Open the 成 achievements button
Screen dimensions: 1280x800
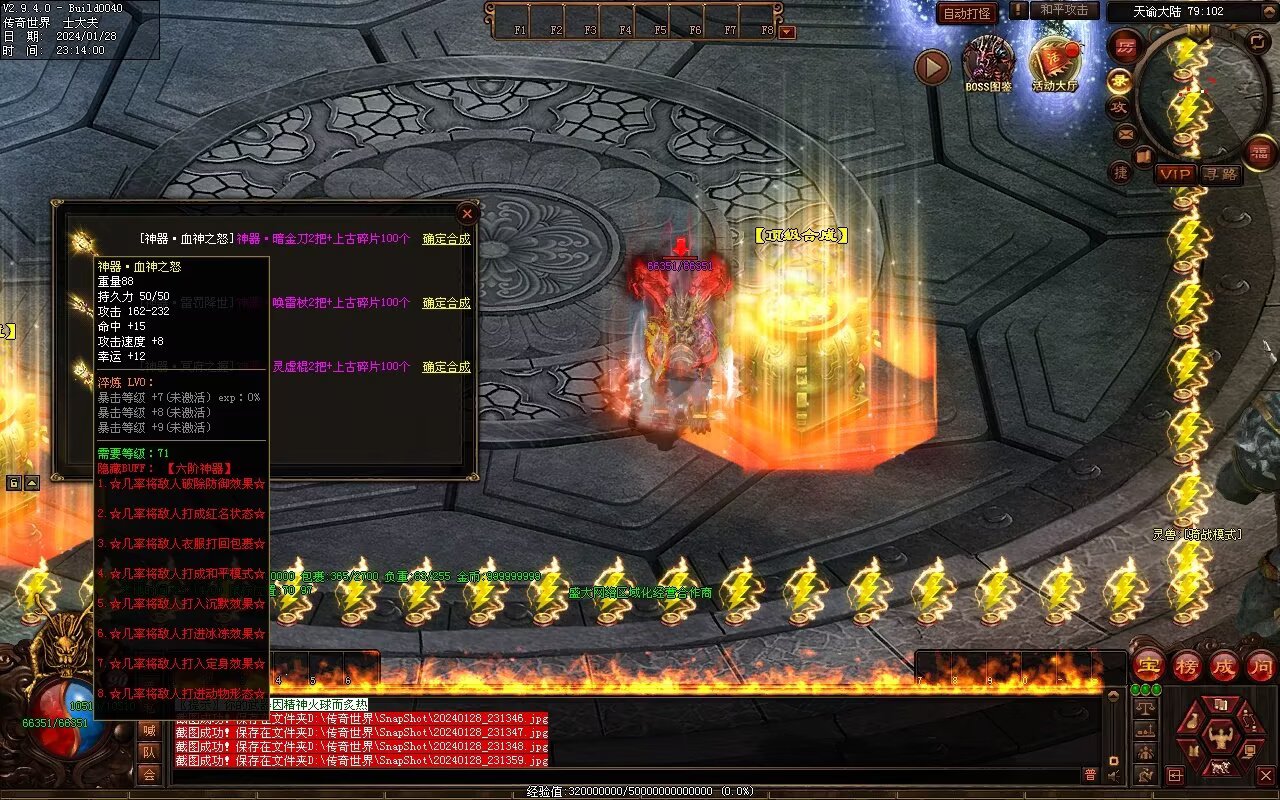(1223, 665)
